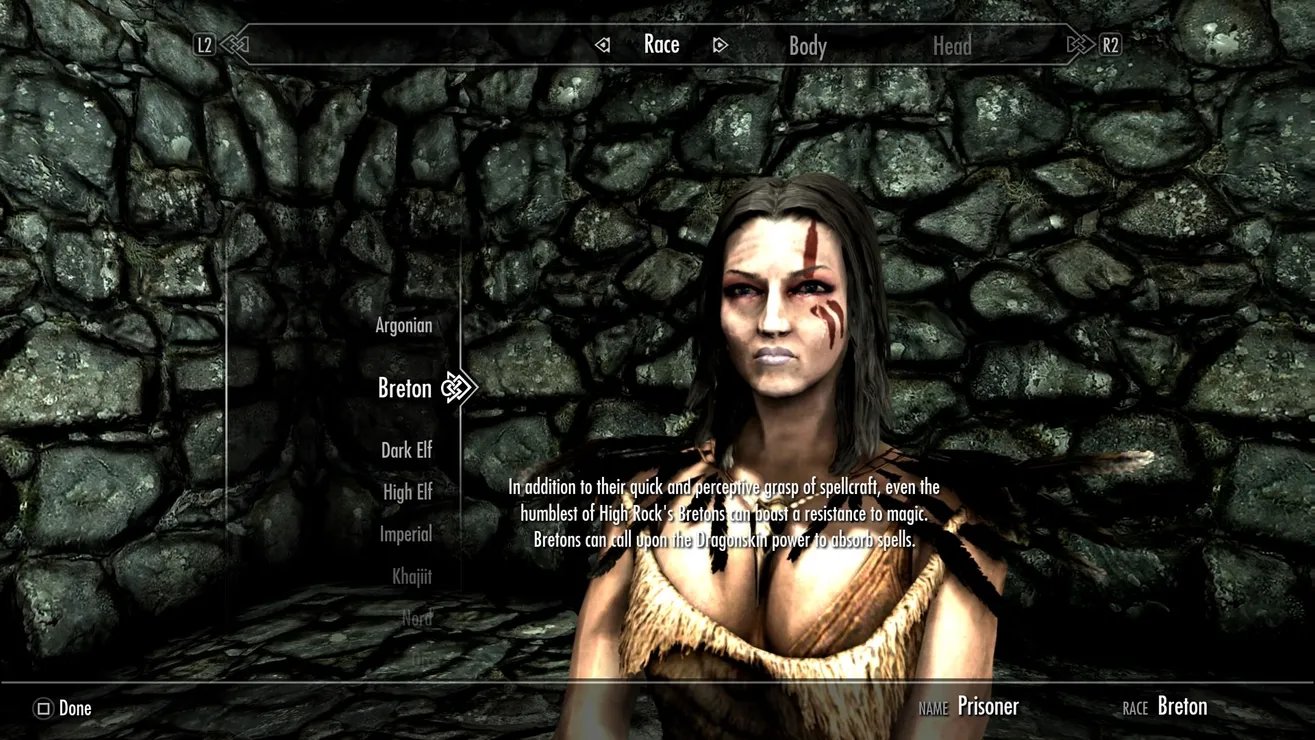Choose Breton in the race list
Viewport: 1315px width, 740px height.
(x=405, y=388)
